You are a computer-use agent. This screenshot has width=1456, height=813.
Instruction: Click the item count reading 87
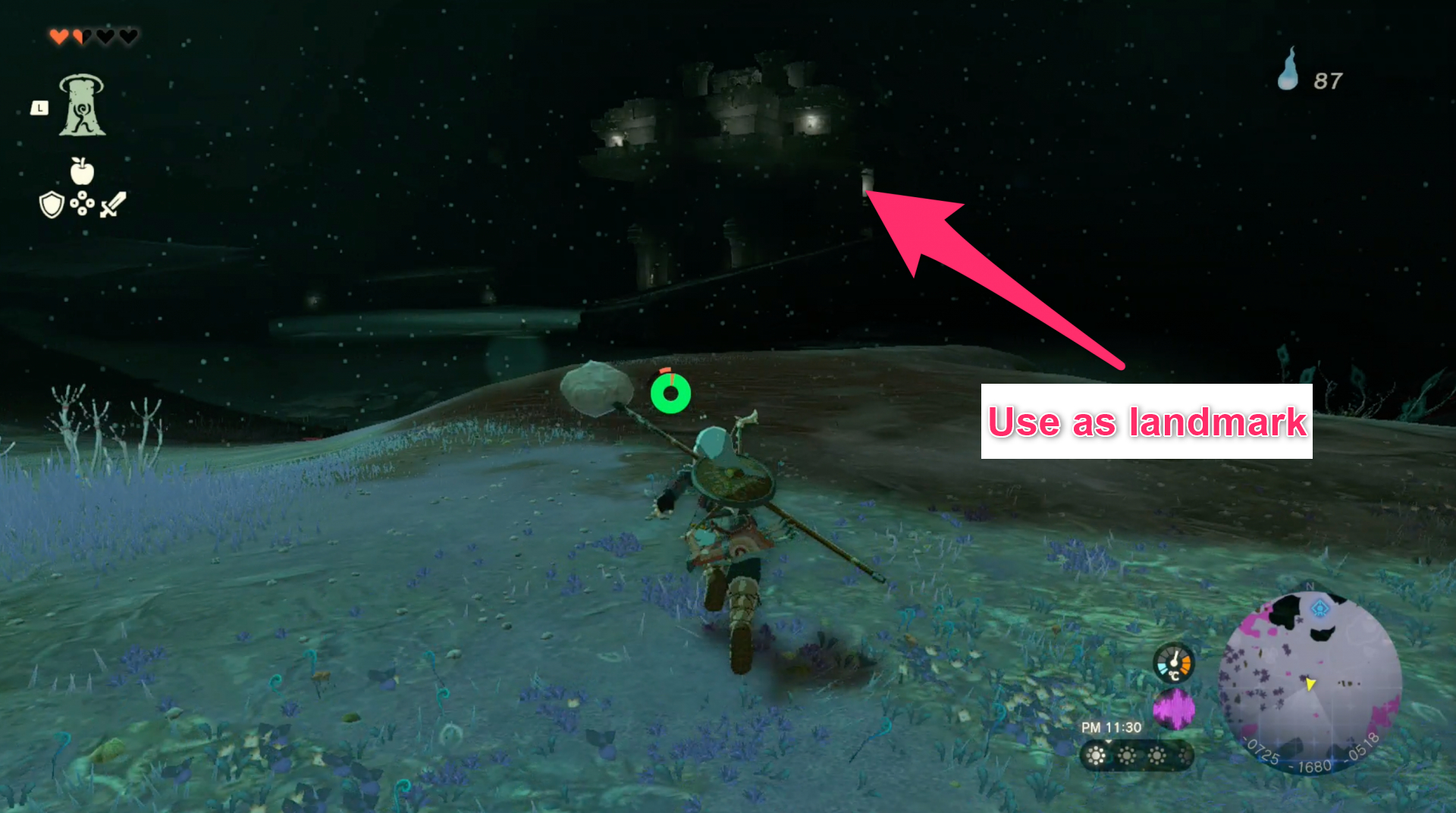(x=1327, y=82)
